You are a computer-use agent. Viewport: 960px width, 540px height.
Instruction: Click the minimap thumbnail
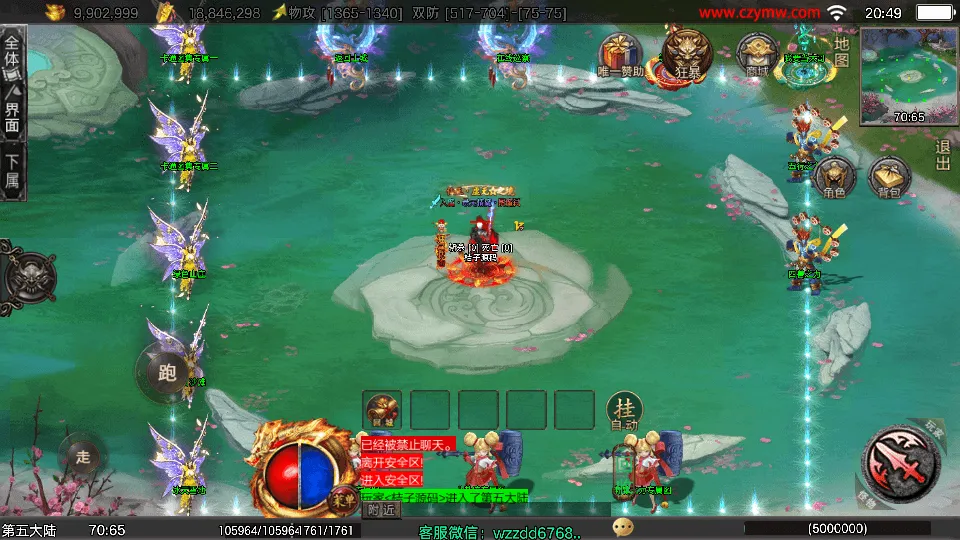[908, 76]
